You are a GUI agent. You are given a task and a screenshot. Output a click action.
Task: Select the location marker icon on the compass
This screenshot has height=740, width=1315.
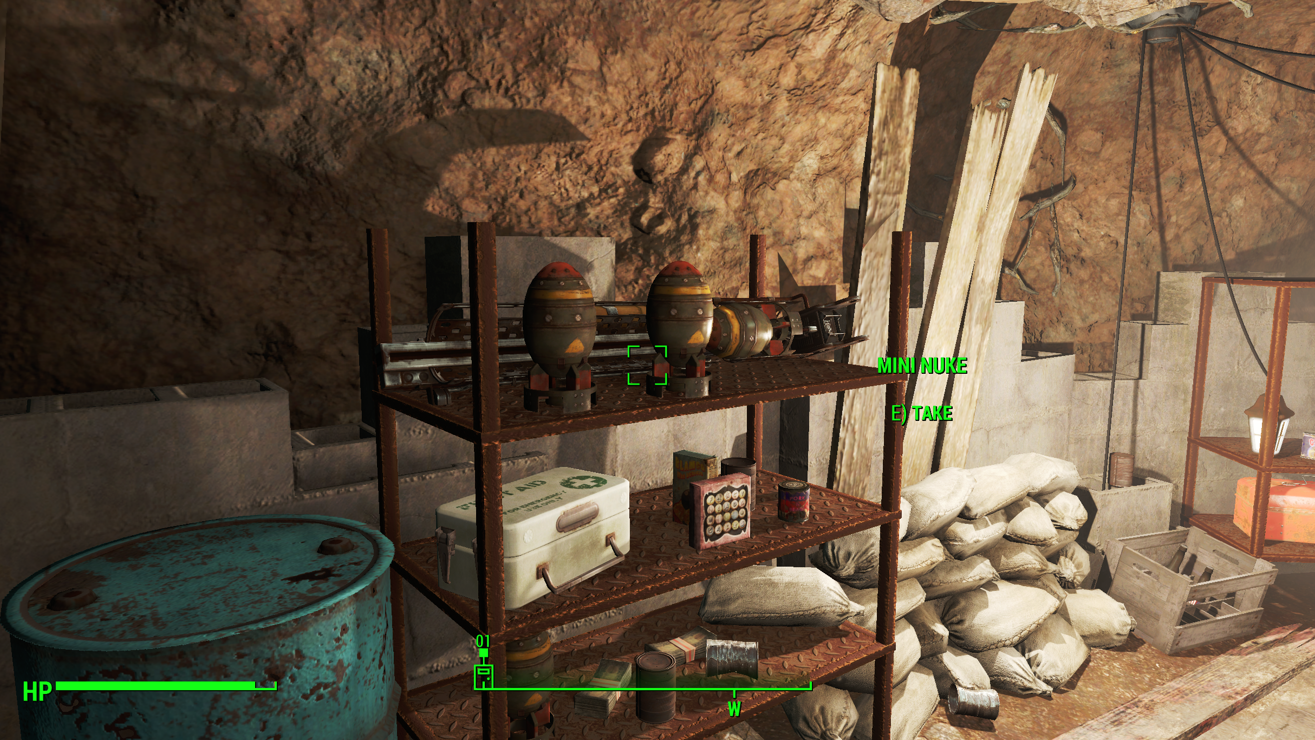(x=483, y=675)
